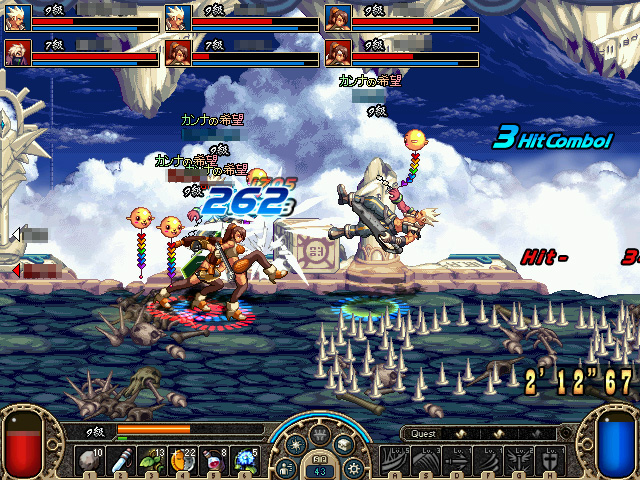Click the starburst skill menu icon
640x480 pixels.
(296, 444)
